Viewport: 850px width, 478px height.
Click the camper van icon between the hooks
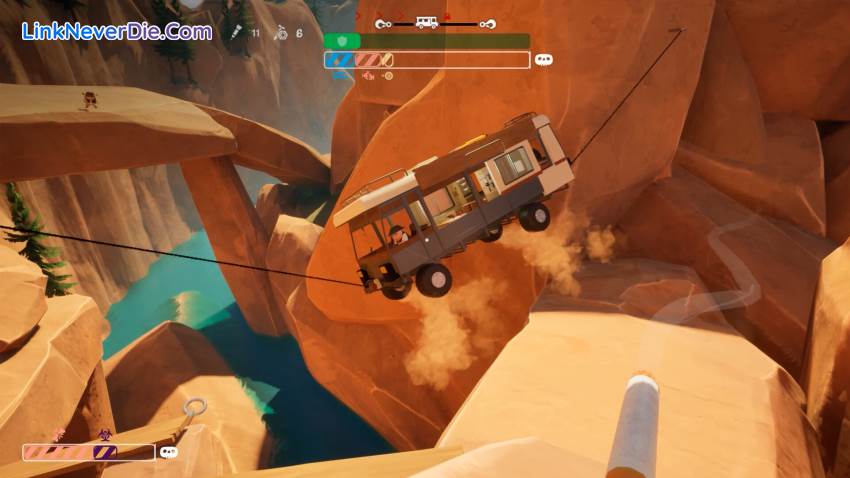pyautogui.click(x=427, y=22)
